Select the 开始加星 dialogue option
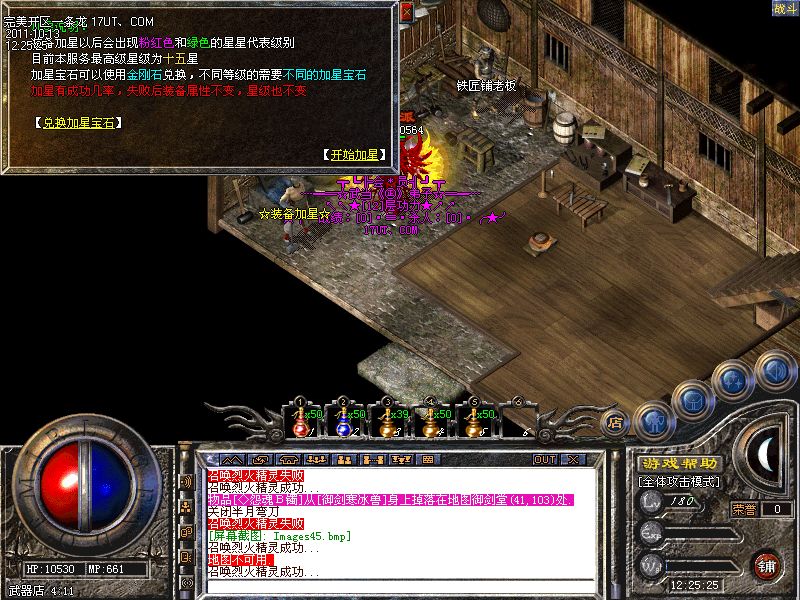The width and height of the screenshot is (800, 600). point(353,155)
